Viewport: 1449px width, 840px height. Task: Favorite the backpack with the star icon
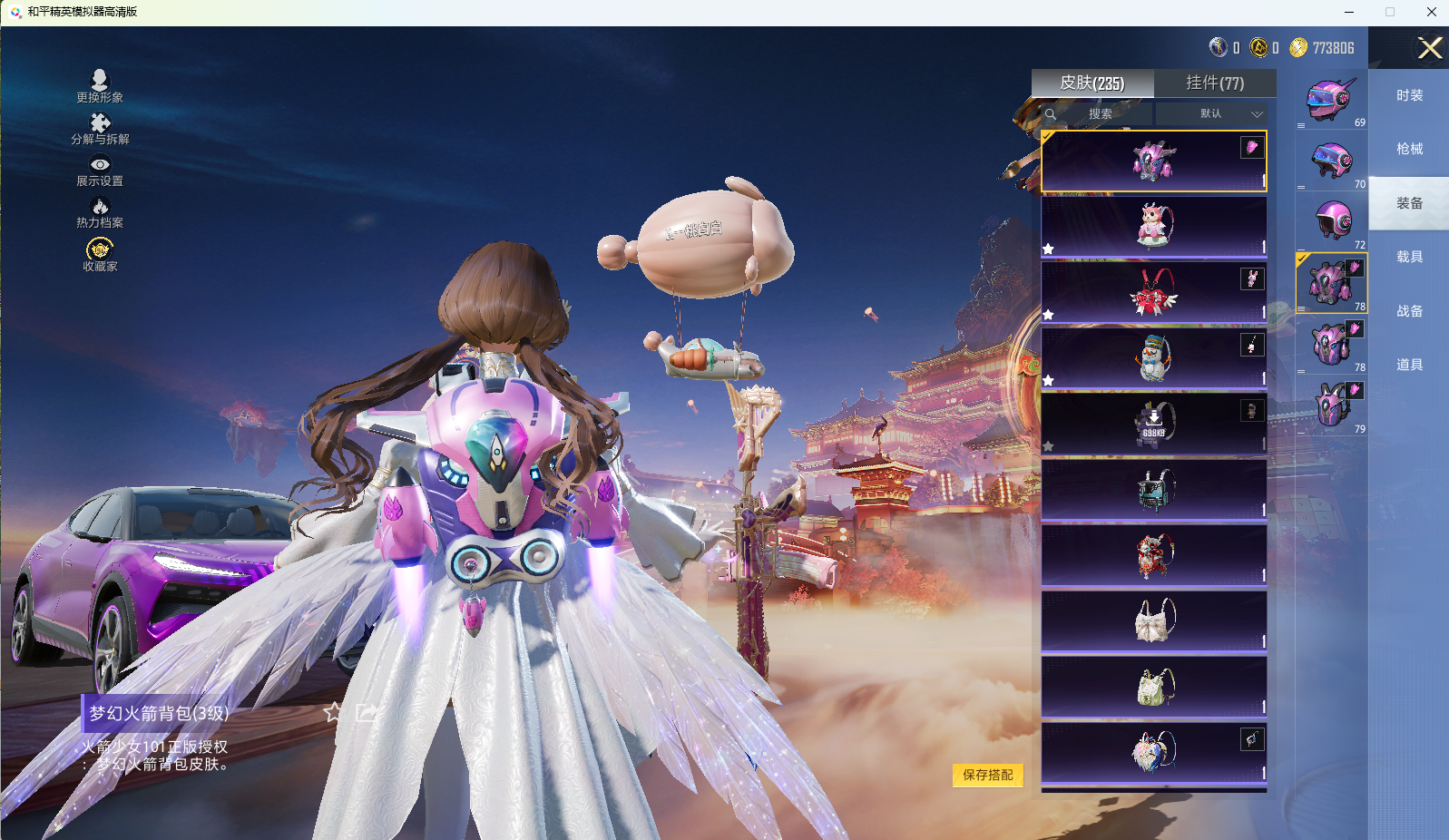click(x=333, y=712)
